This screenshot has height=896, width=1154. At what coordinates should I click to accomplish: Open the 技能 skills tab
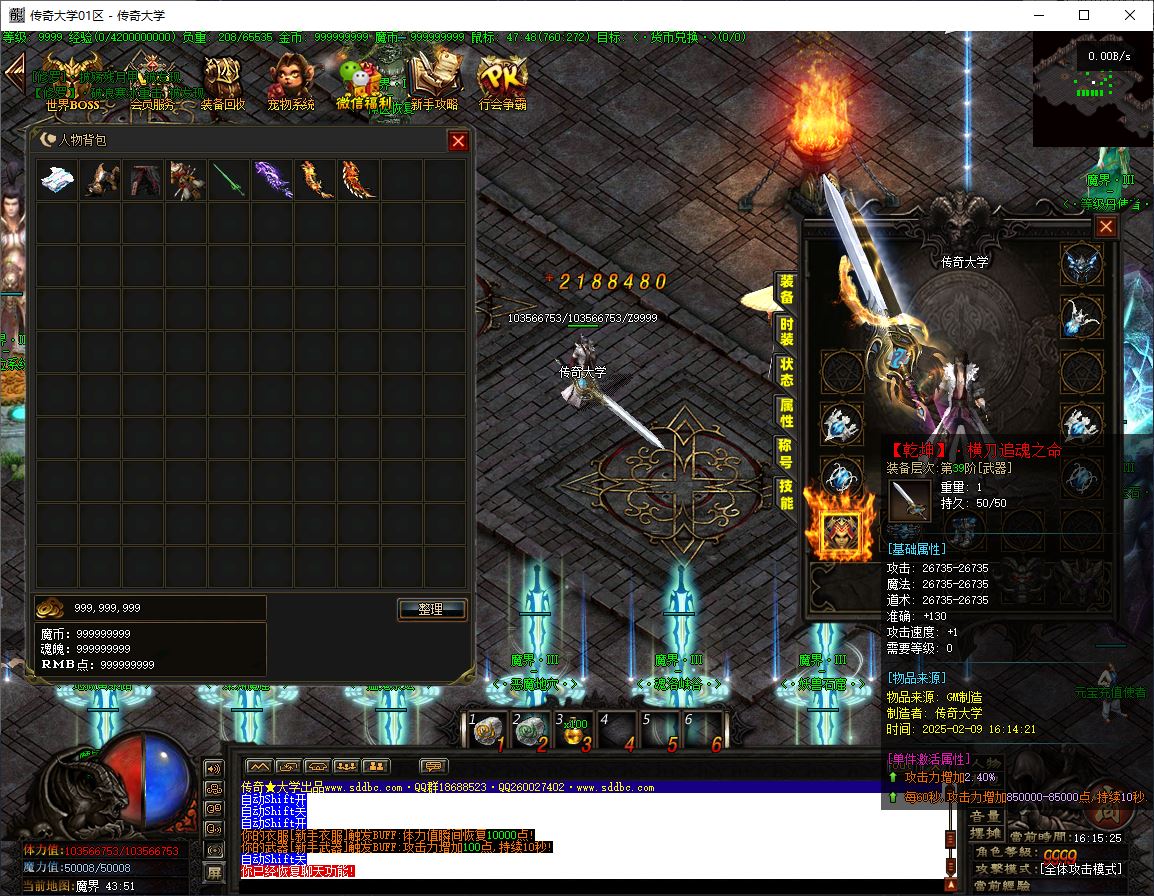tap(787, 493)
